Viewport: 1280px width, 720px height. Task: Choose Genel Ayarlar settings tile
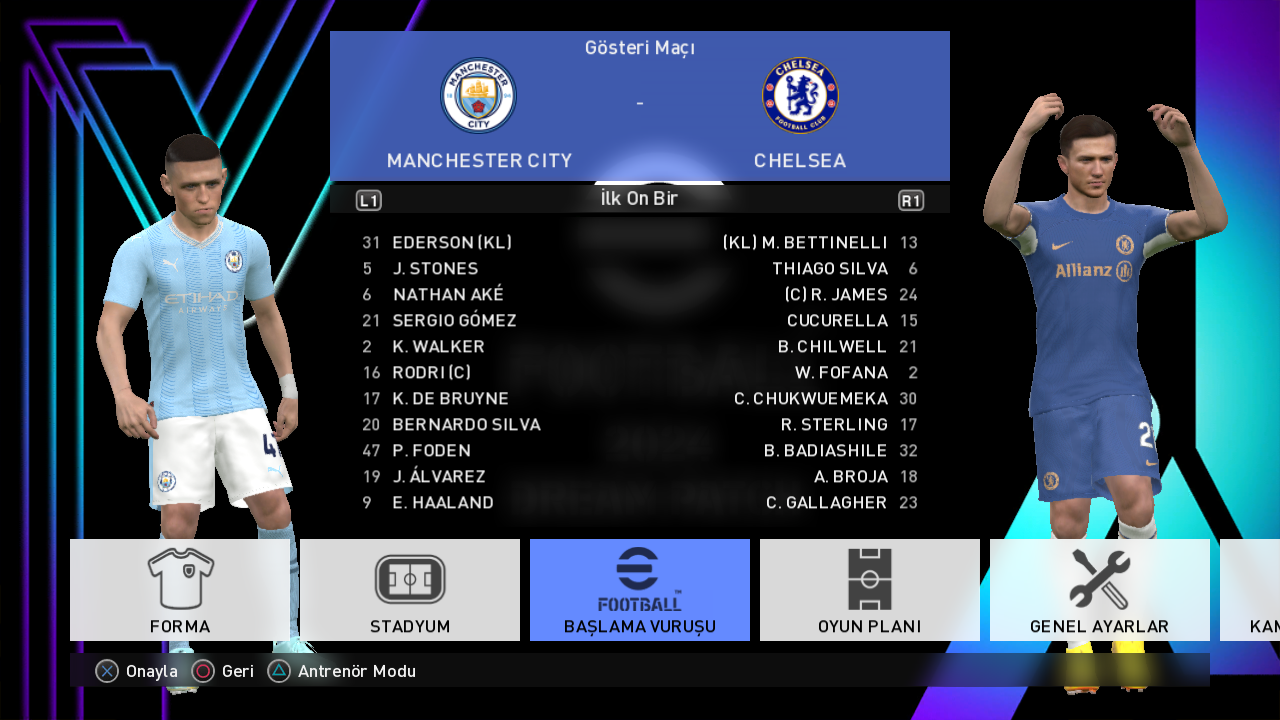(1099, 590)
